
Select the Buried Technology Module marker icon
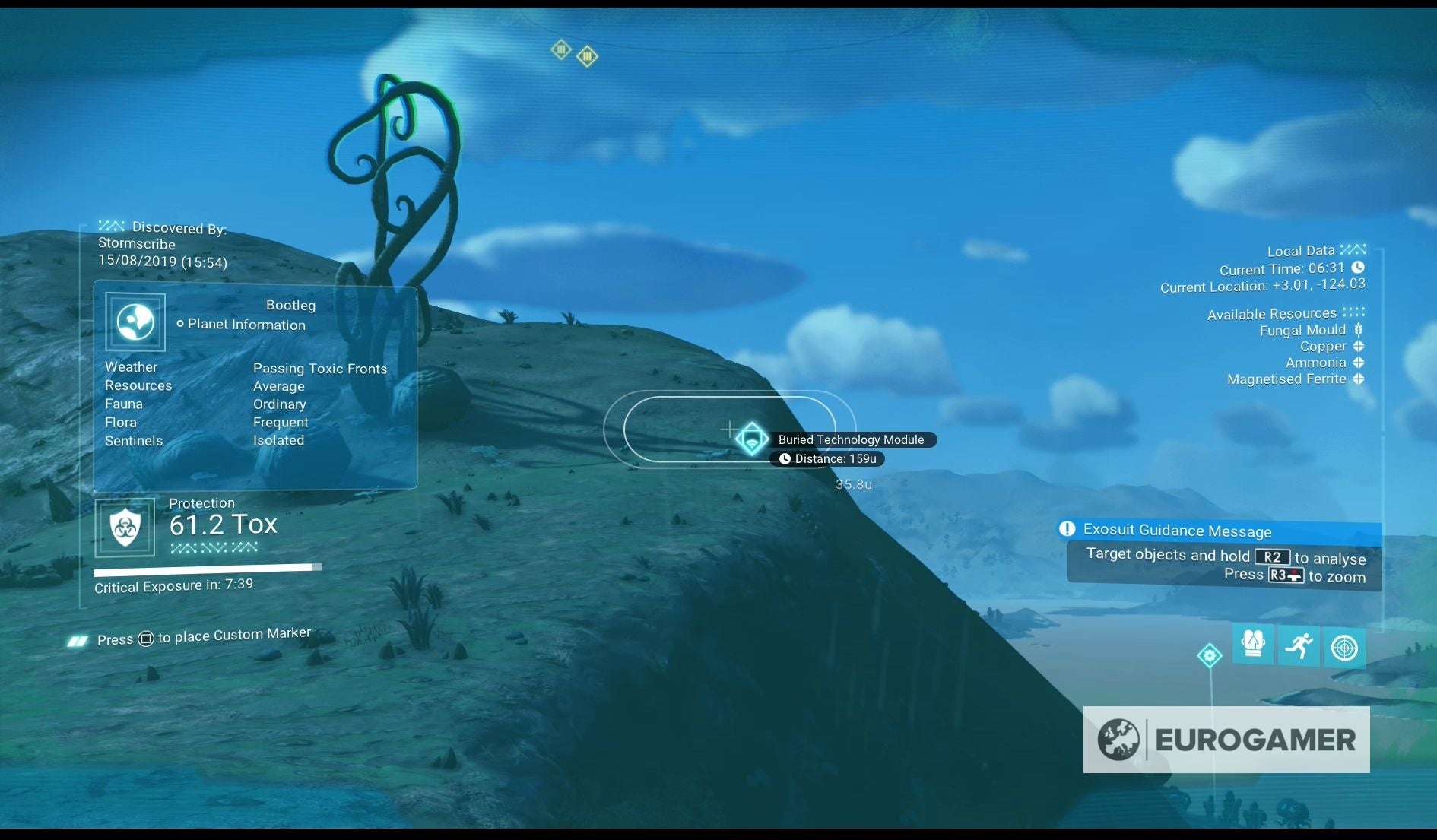coord(751,439)
